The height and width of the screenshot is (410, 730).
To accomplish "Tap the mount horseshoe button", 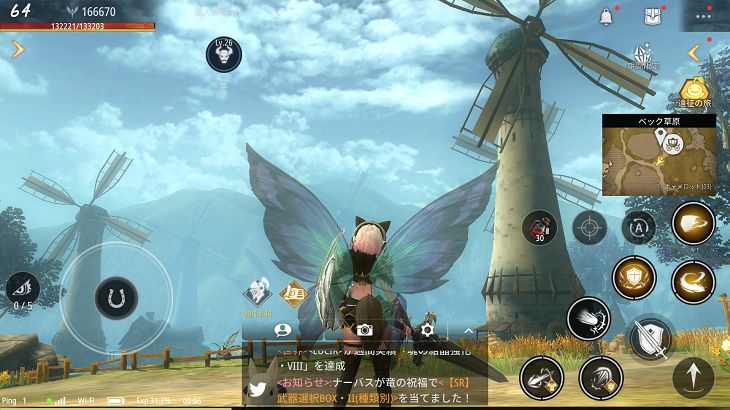I will coord(115,298).
